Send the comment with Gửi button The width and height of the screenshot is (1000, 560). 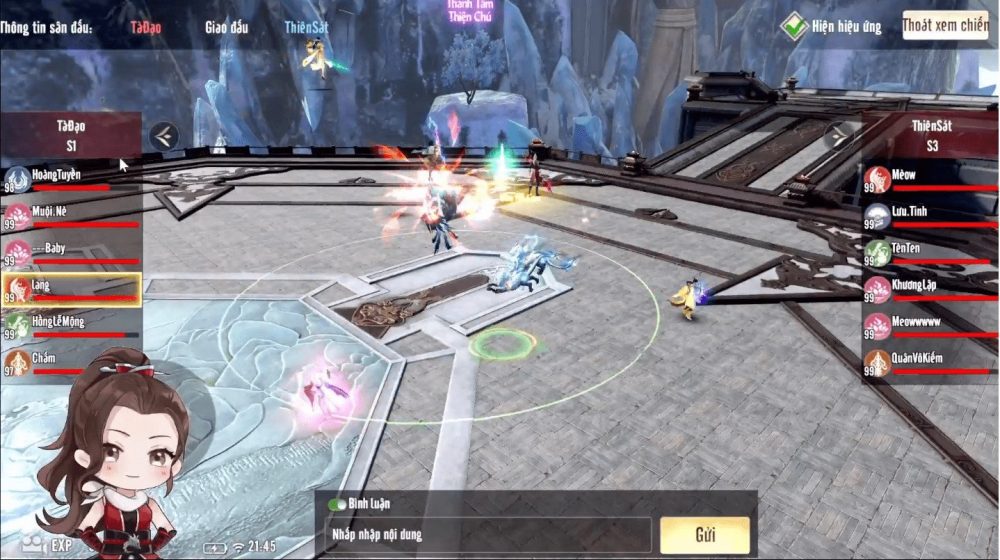pos(705,534)
